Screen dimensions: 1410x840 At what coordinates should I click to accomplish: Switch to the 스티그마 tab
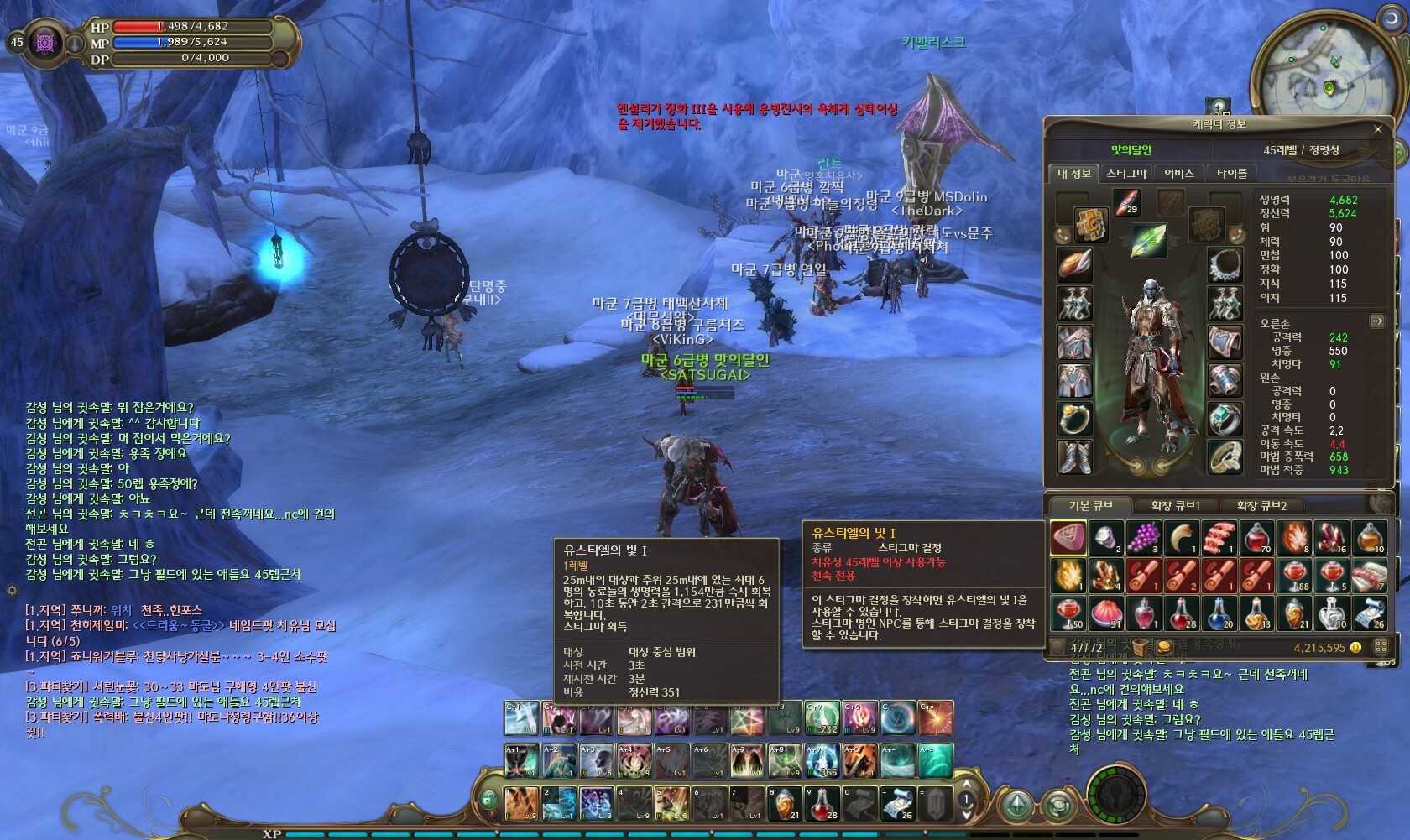coord(1126,174)
